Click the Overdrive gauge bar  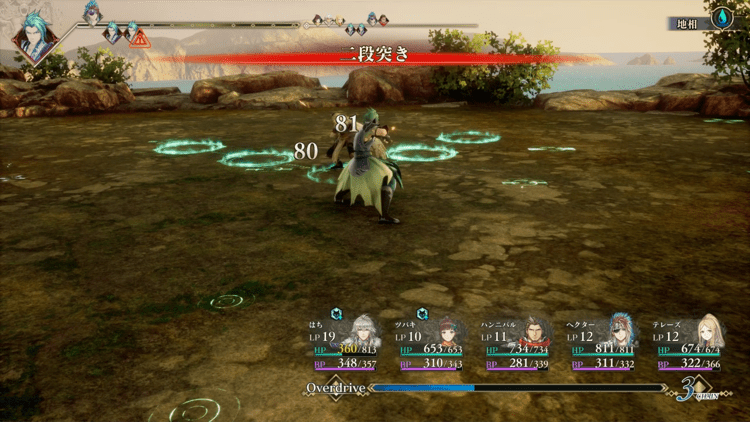tap(518, 387)
